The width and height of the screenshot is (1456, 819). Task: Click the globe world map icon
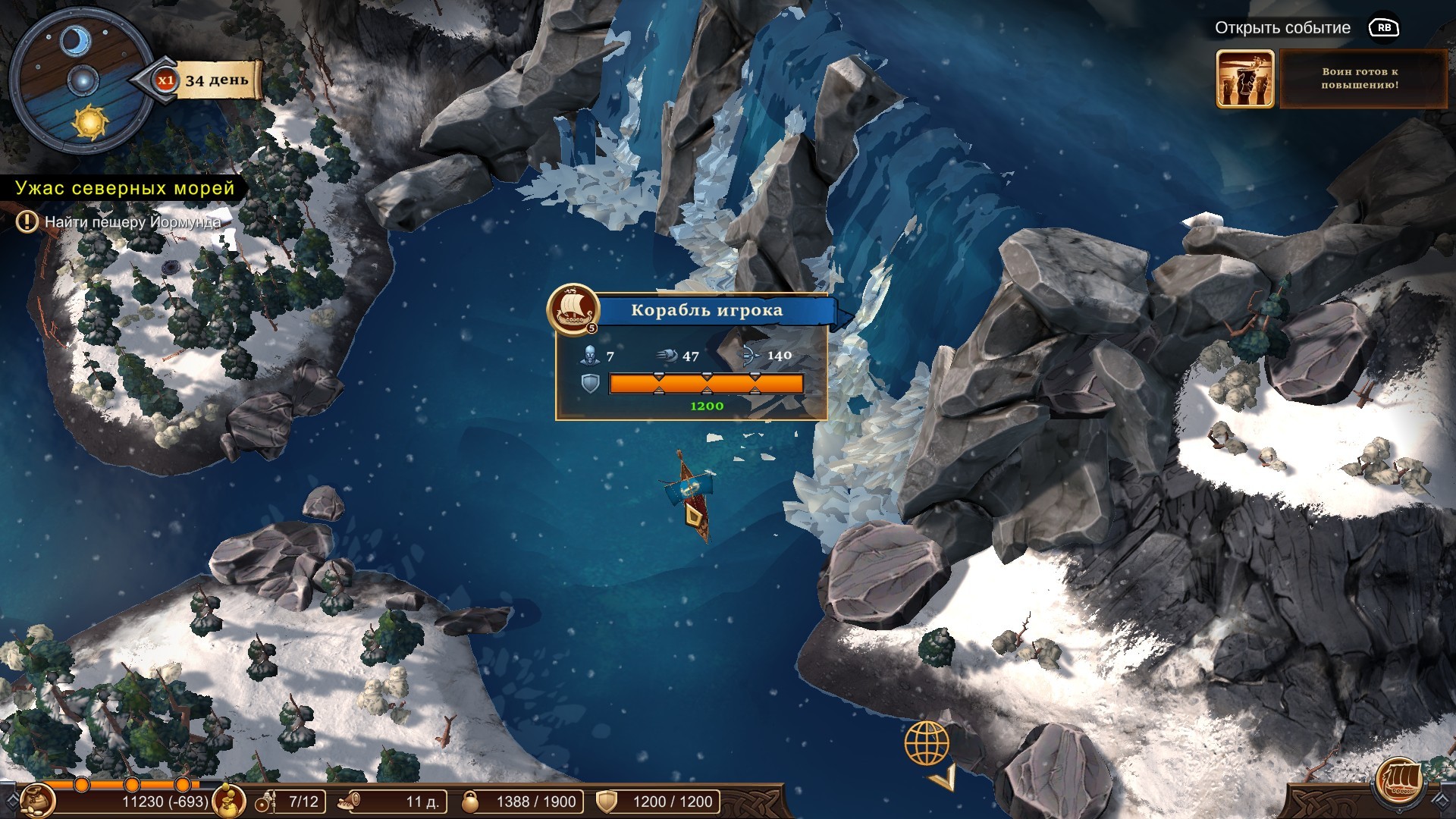tap(927, 743)
